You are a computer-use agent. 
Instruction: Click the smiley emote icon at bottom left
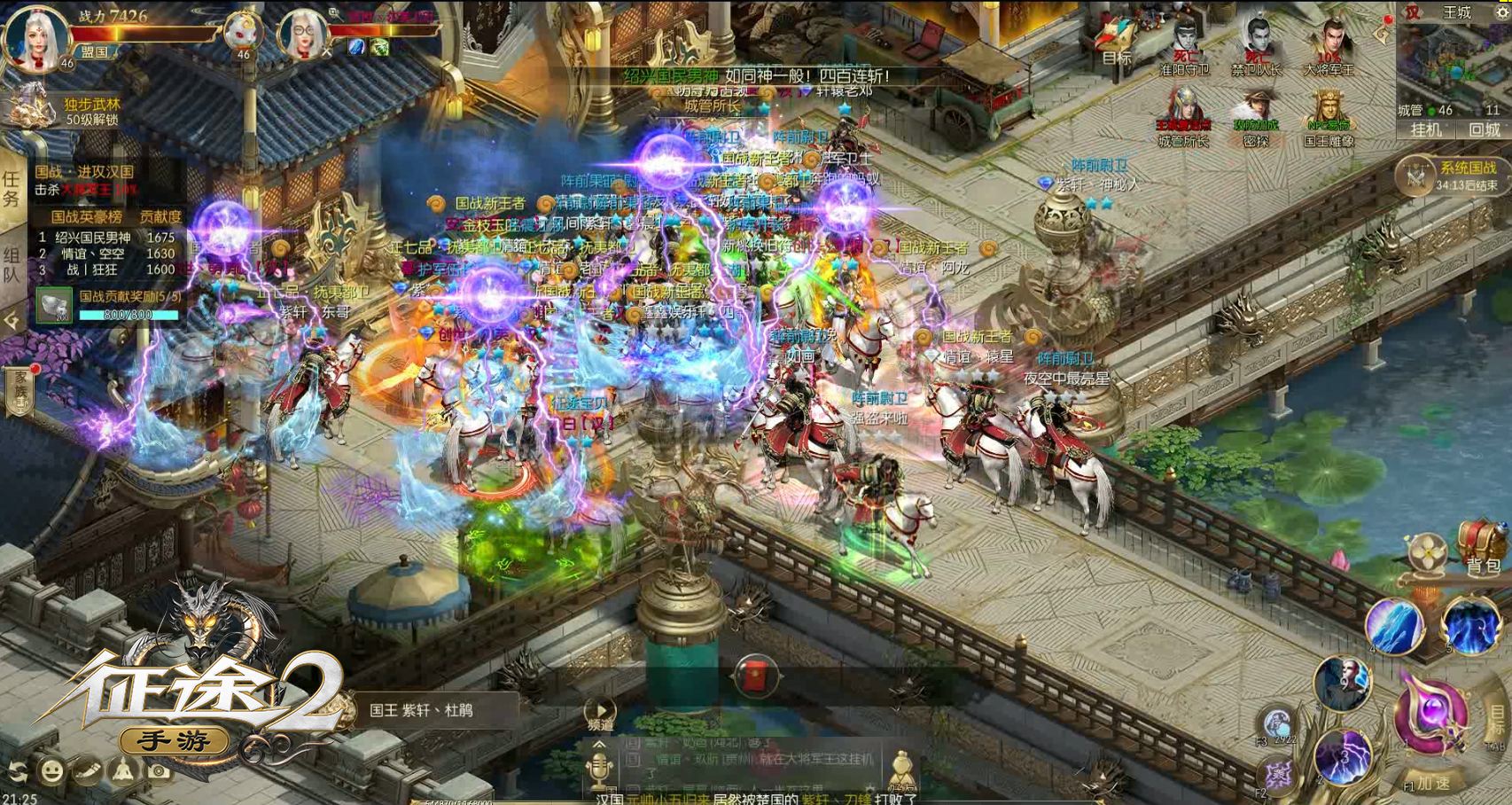51,770
